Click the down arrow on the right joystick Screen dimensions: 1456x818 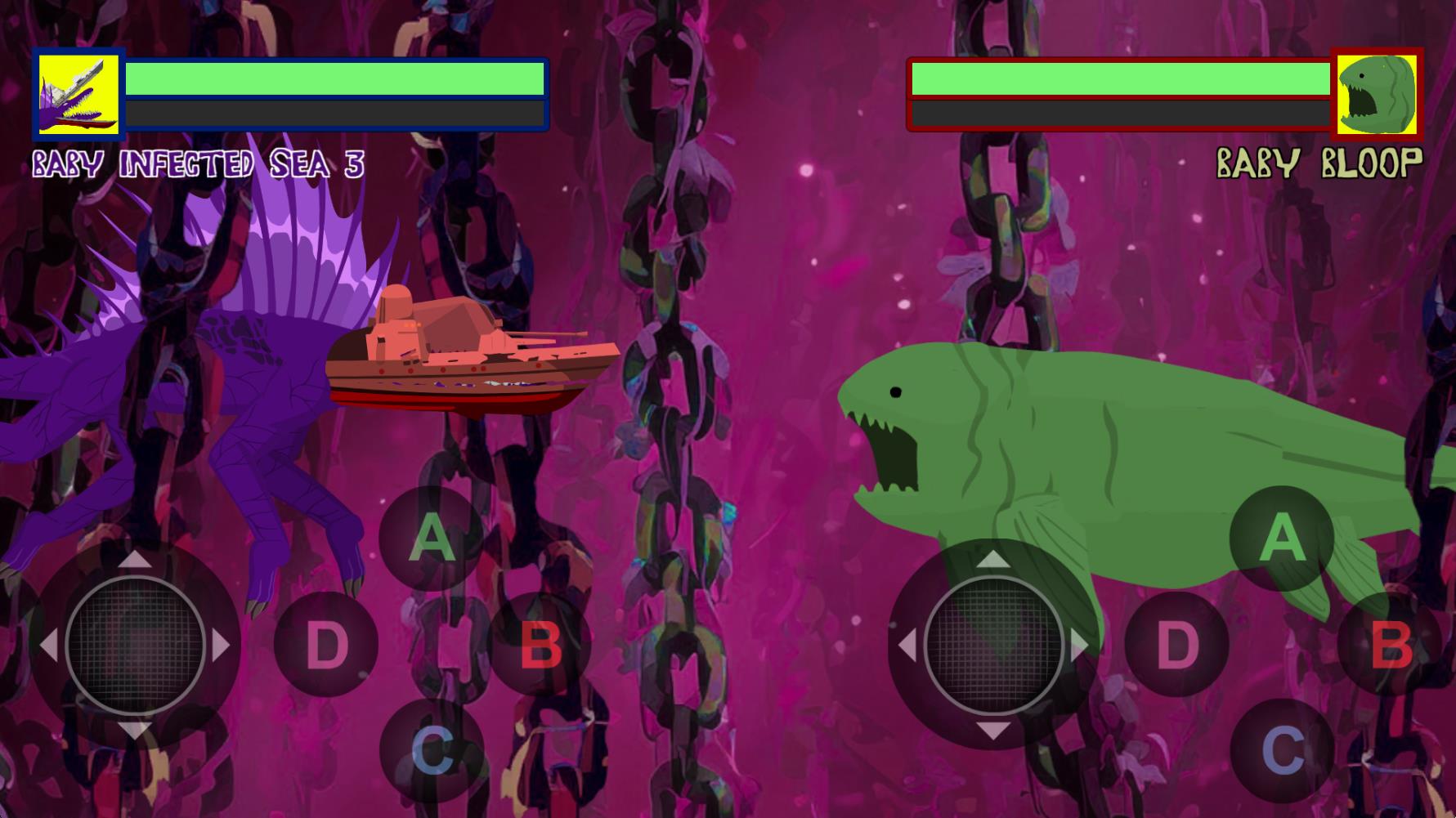pos(993,730)
